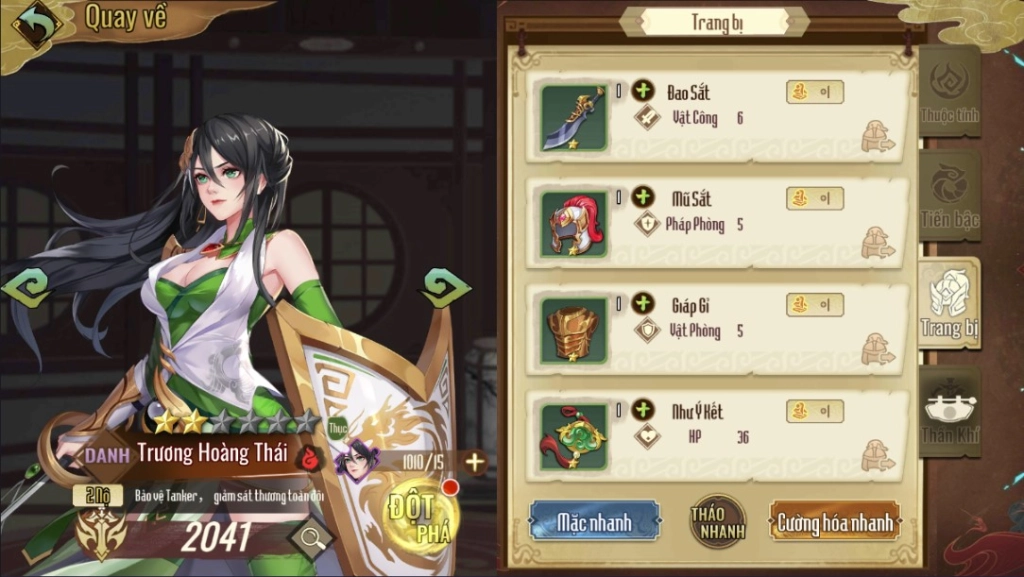Choose the Giáp Gỉ armor slot
Image resolution: width=1024 pixels, height=577 pixels.
click(x=574, y=330)
